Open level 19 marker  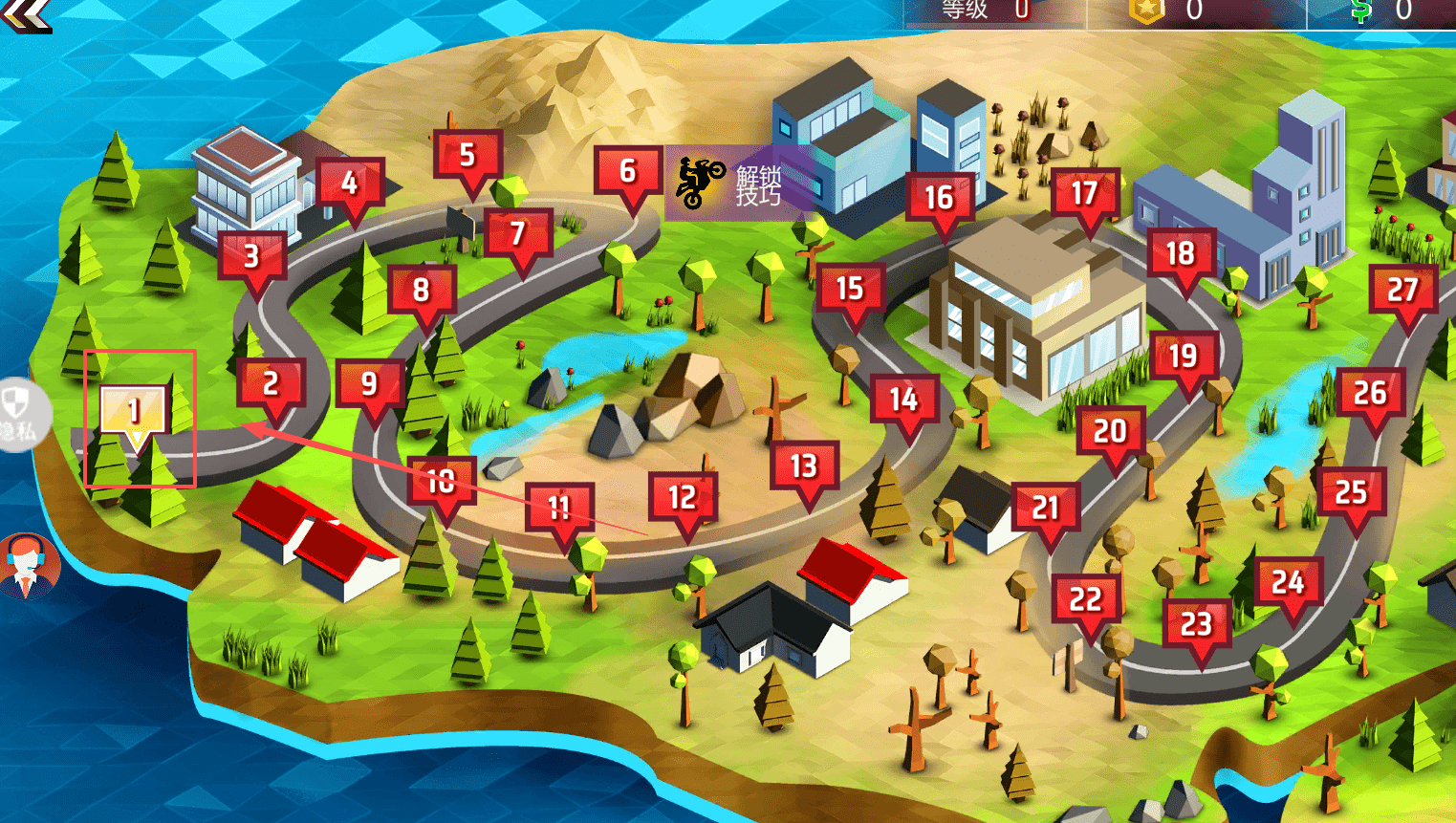(x=1183, y=357)
